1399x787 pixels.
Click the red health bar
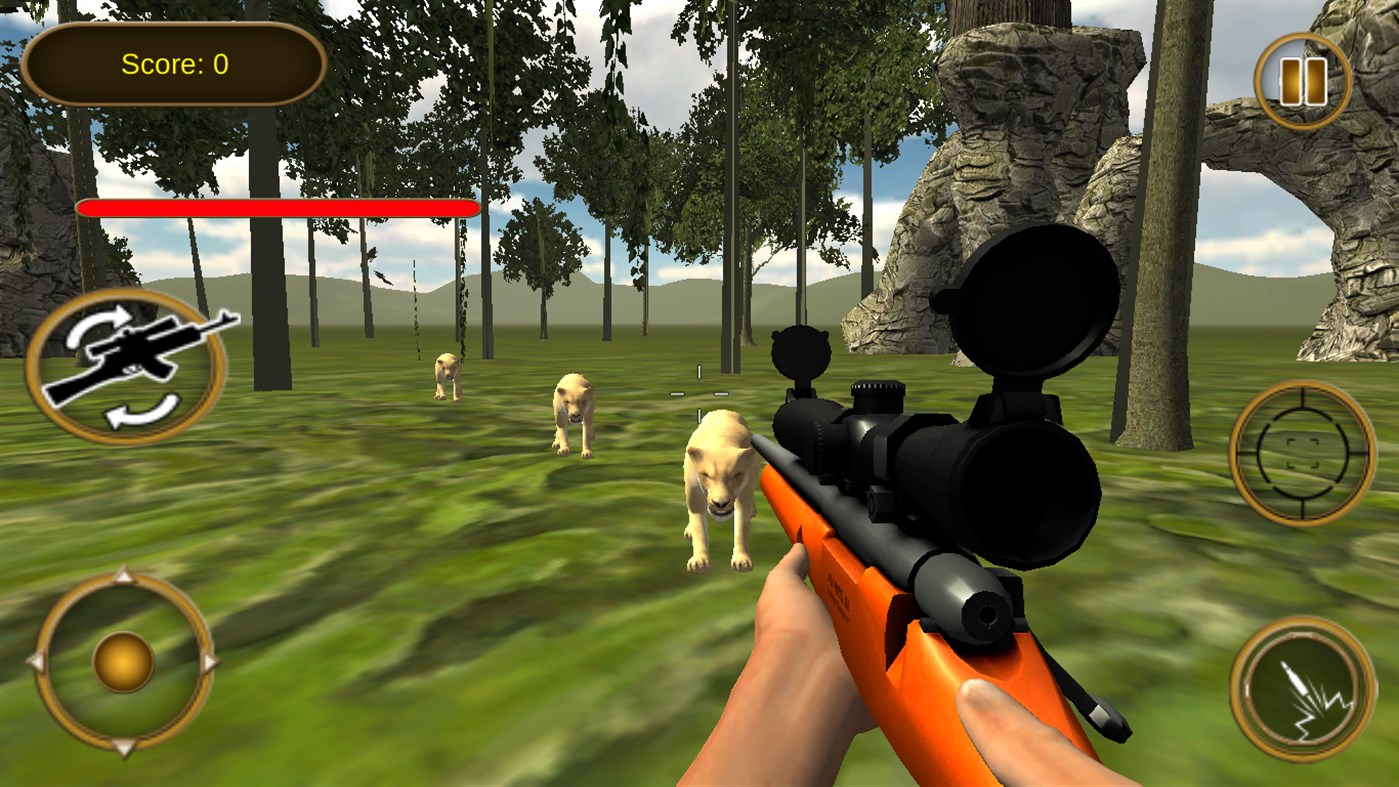[280, 207]
